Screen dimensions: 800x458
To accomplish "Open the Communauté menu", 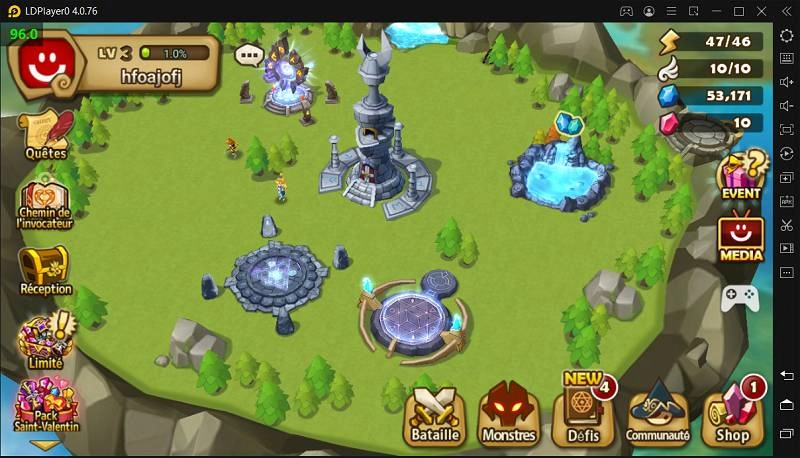I will 657,414.
